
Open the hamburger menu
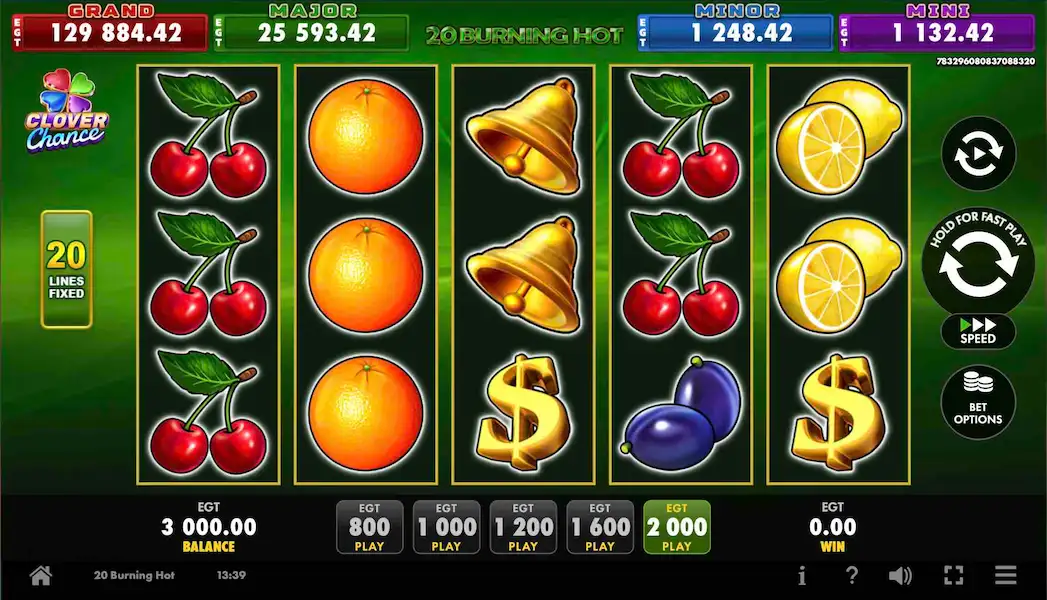coord(1005,576)
